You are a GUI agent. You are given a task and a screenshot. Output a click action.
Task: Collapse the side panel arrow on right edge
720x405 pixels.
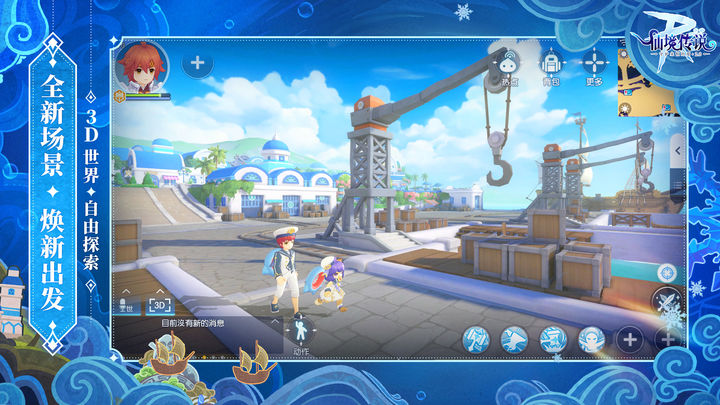(x=677, y=149)
